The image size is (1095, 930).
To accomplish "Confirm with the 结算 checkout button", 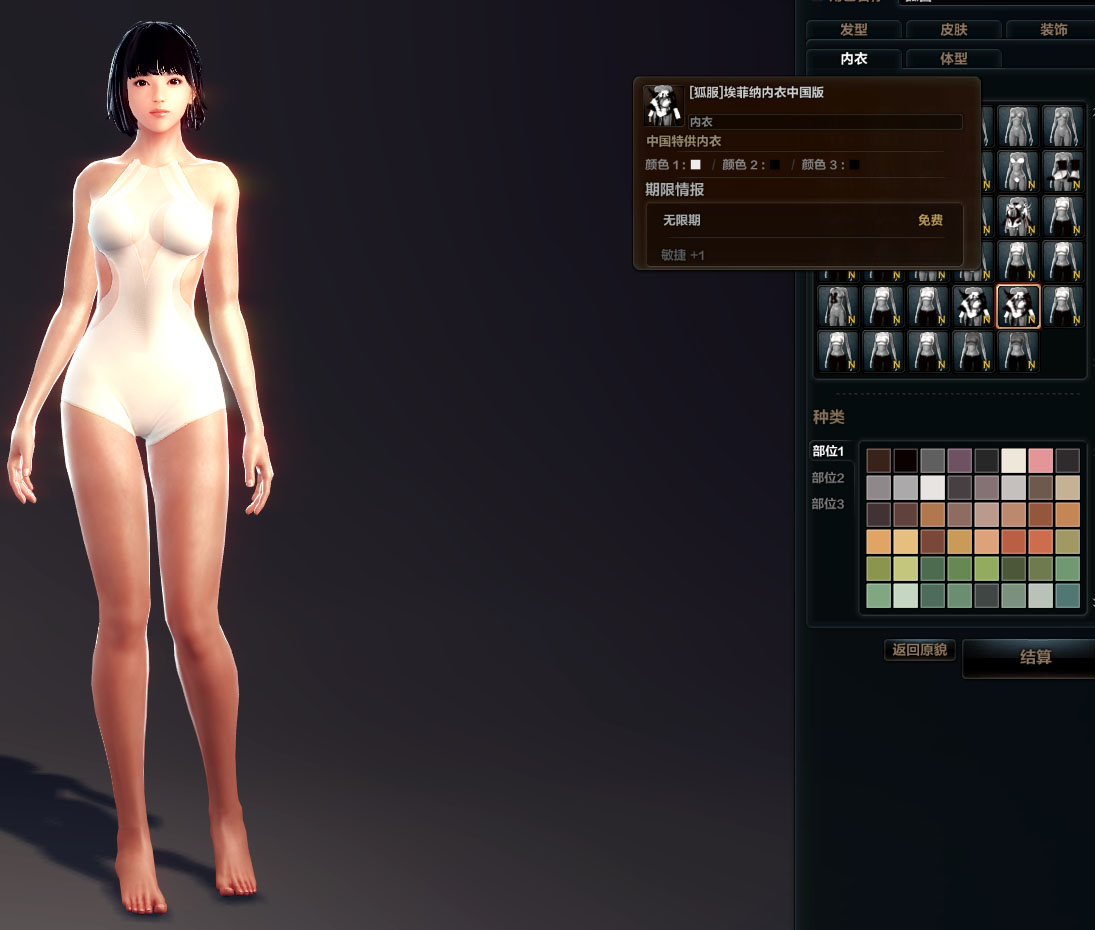I will (x=1035, y=658).
